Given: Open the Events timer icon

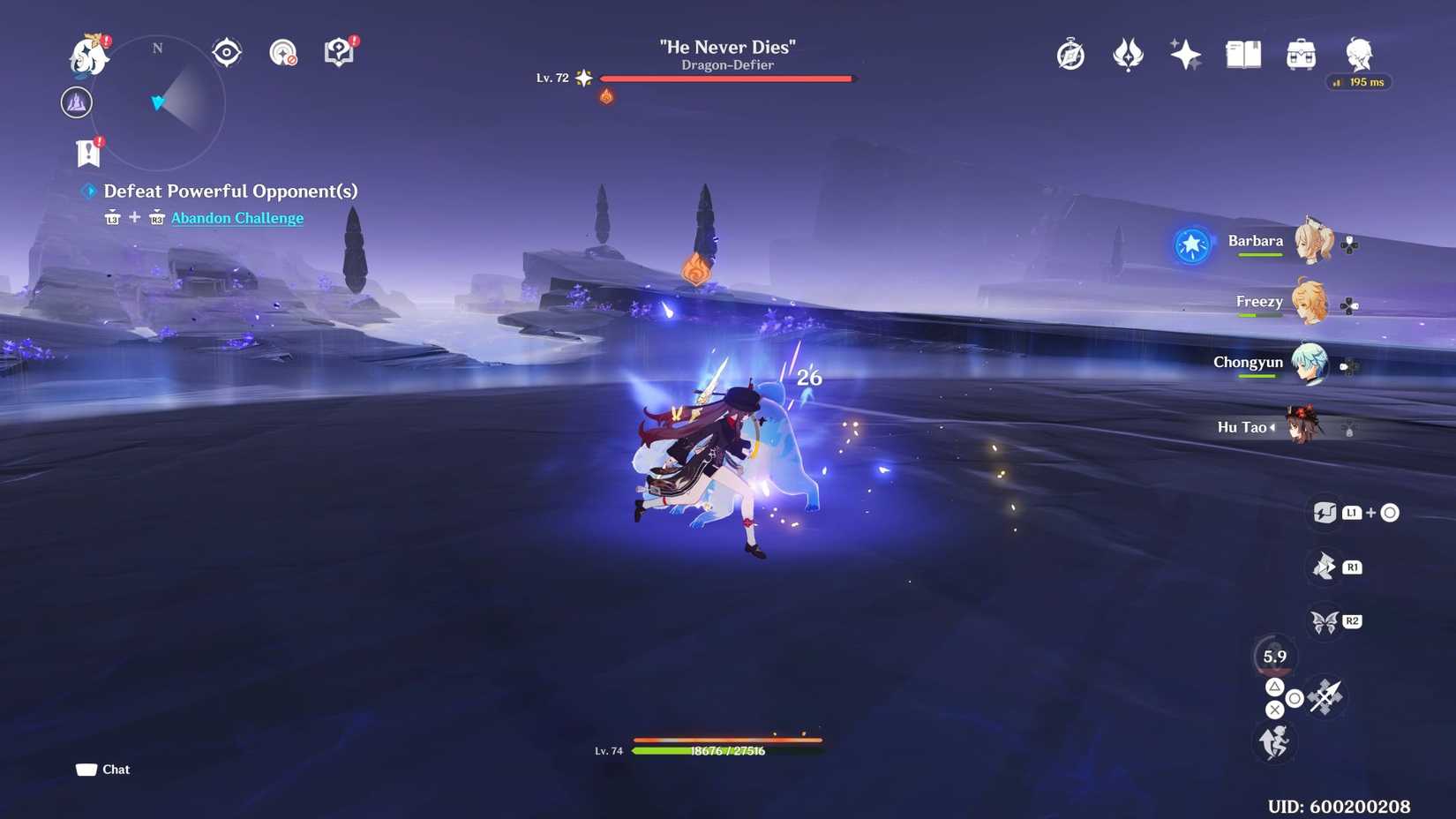Looking at the screenshot, I should (1070, 55).
